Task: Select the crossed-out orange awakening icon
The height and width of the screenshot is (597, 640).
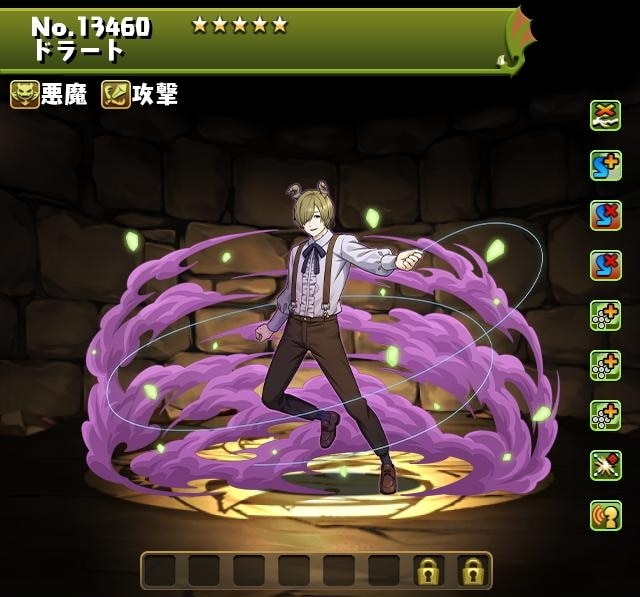Action: pyautogui.click(x=605, y=116)
